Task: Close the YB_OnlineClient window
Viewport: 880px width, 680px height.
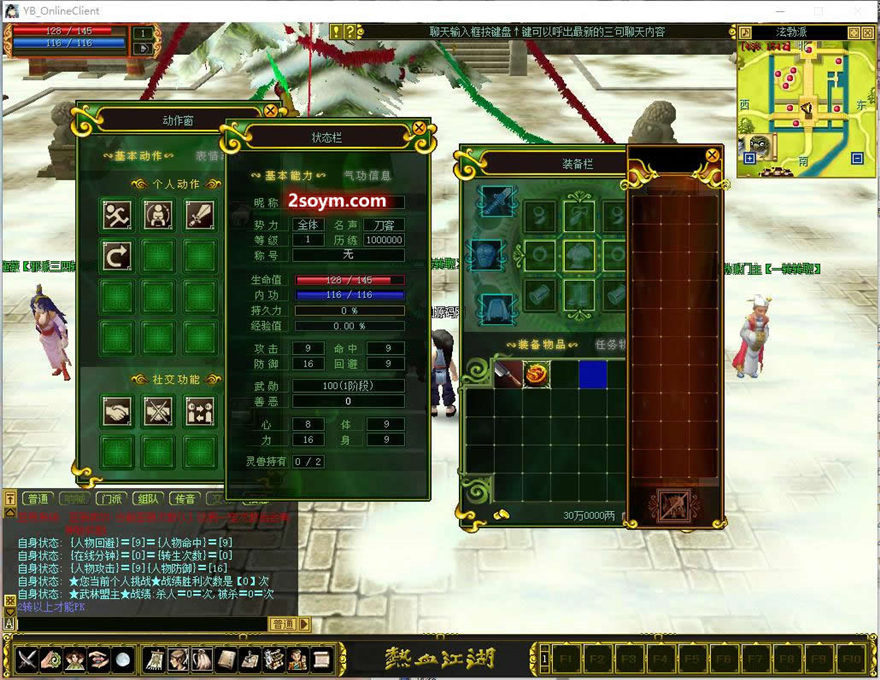Action: point(859,11)
